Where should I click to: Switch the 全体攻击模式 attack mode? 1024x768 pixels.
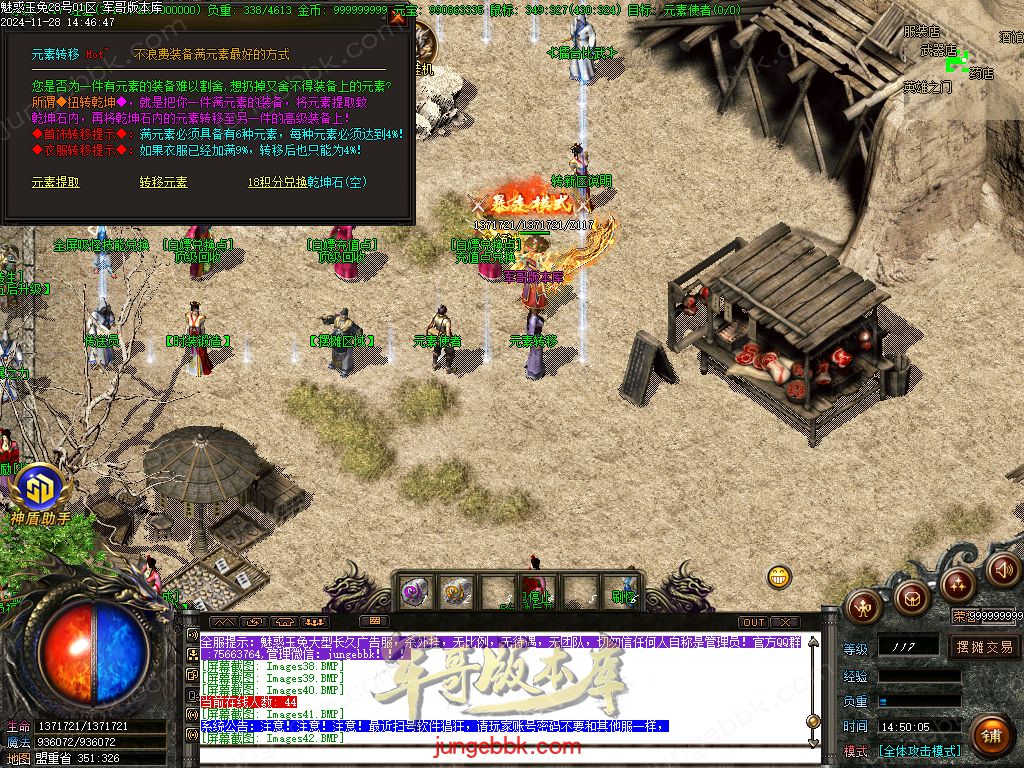click(919, 750)
